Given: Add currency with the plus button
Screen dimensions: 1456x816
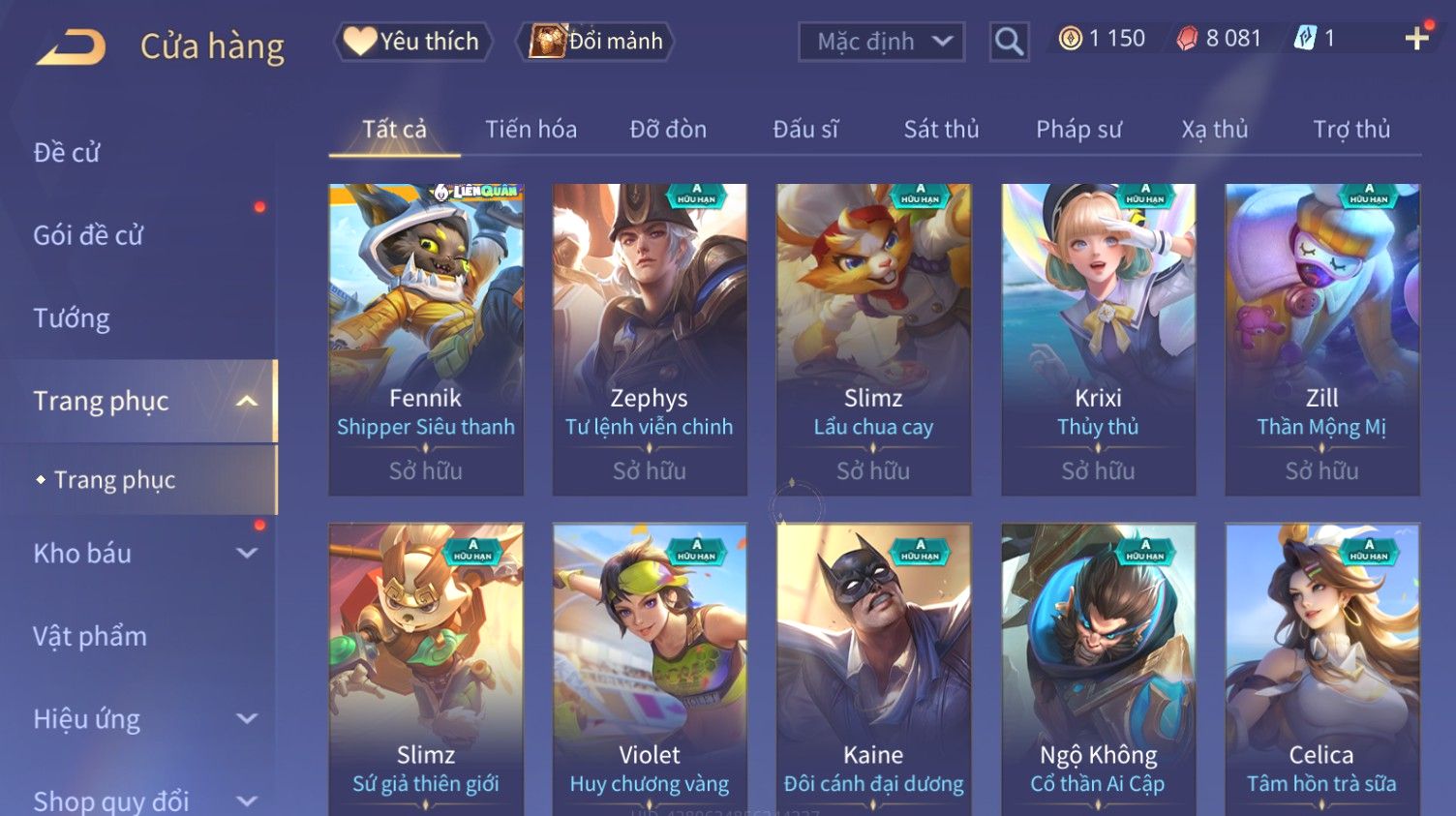Looking at the screenshot, I should (1416, 39).
